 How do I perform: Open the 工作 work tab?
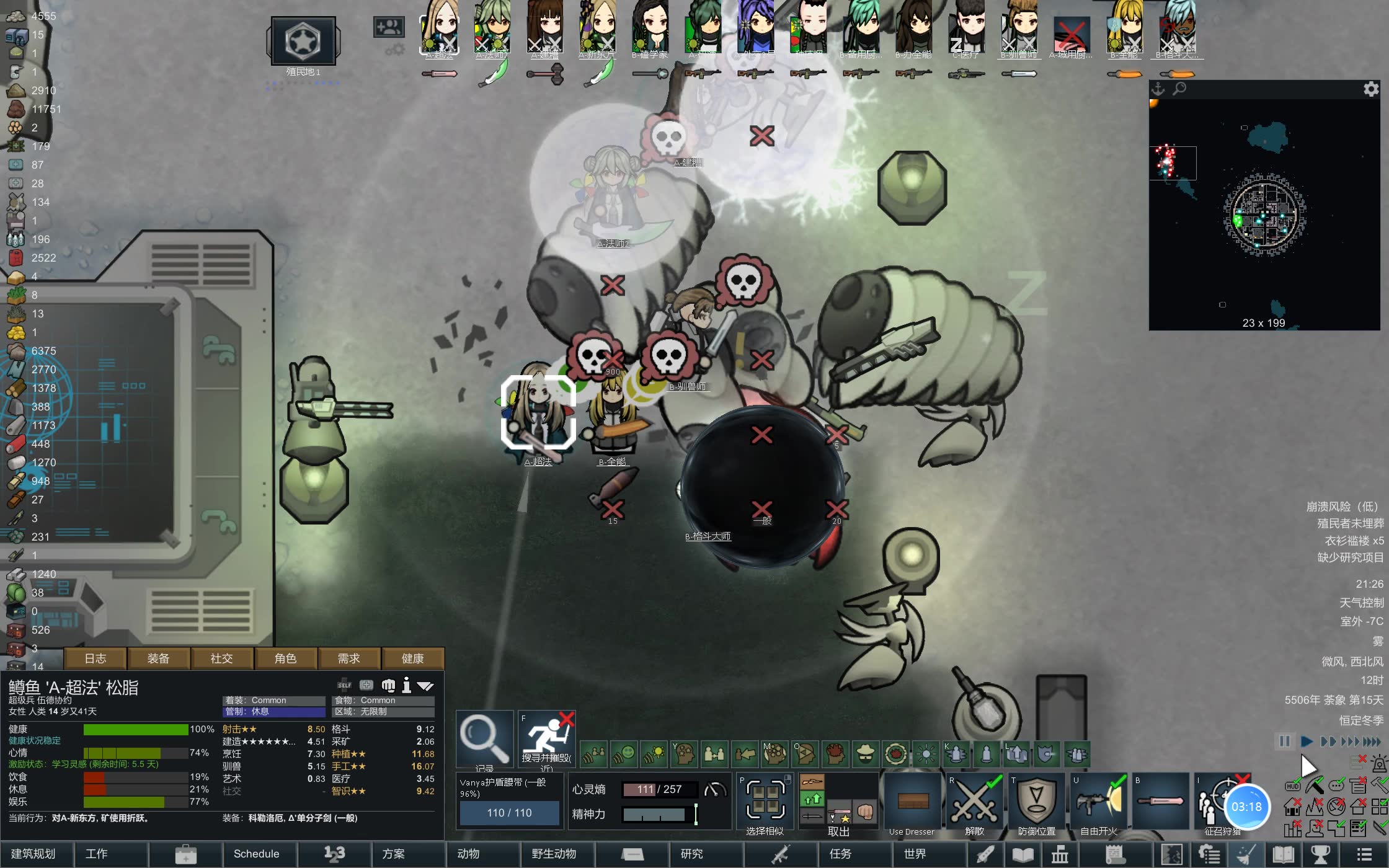point(97,854)
